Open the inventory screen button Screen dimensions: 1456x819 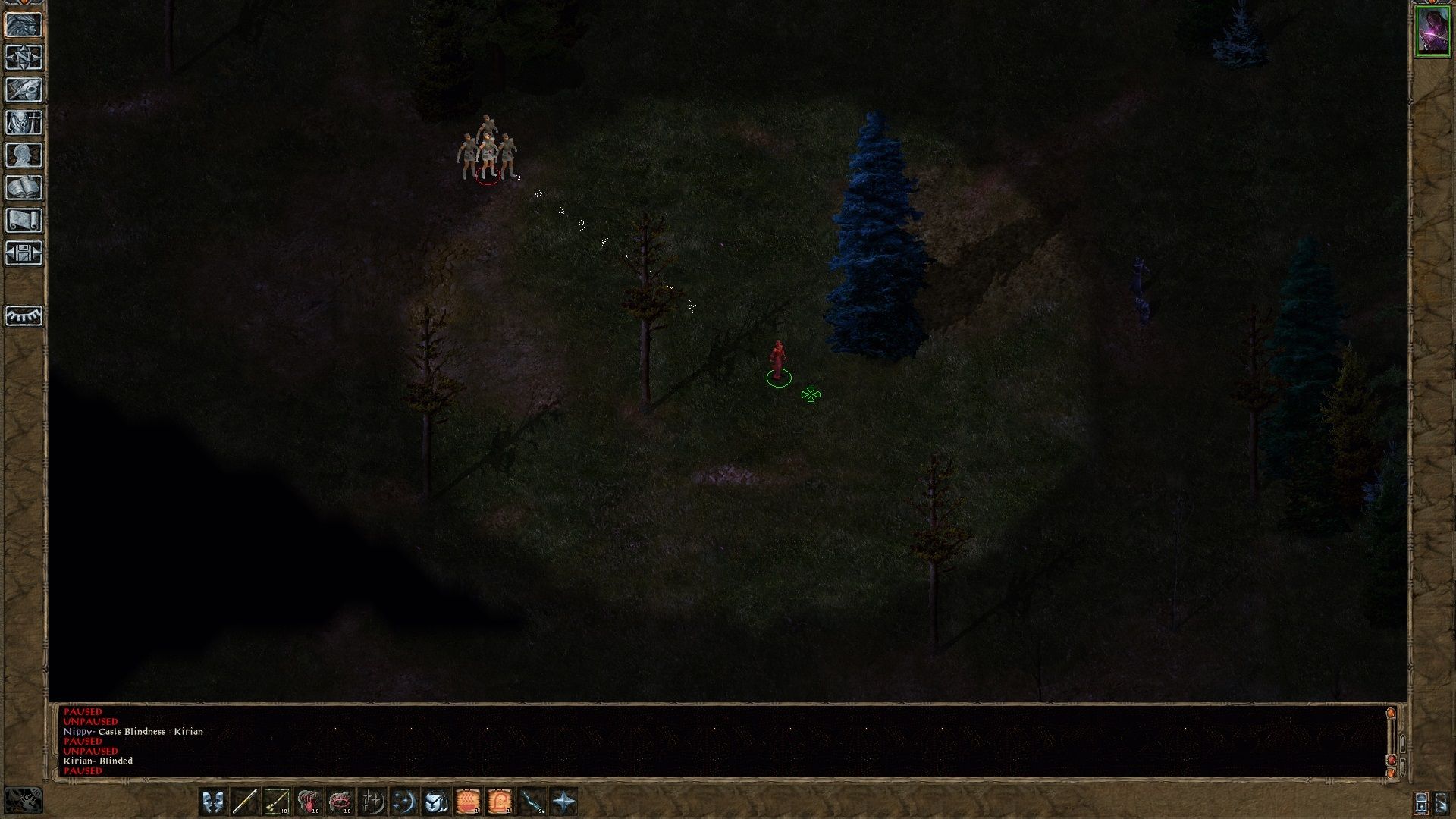tap(24, 122)
